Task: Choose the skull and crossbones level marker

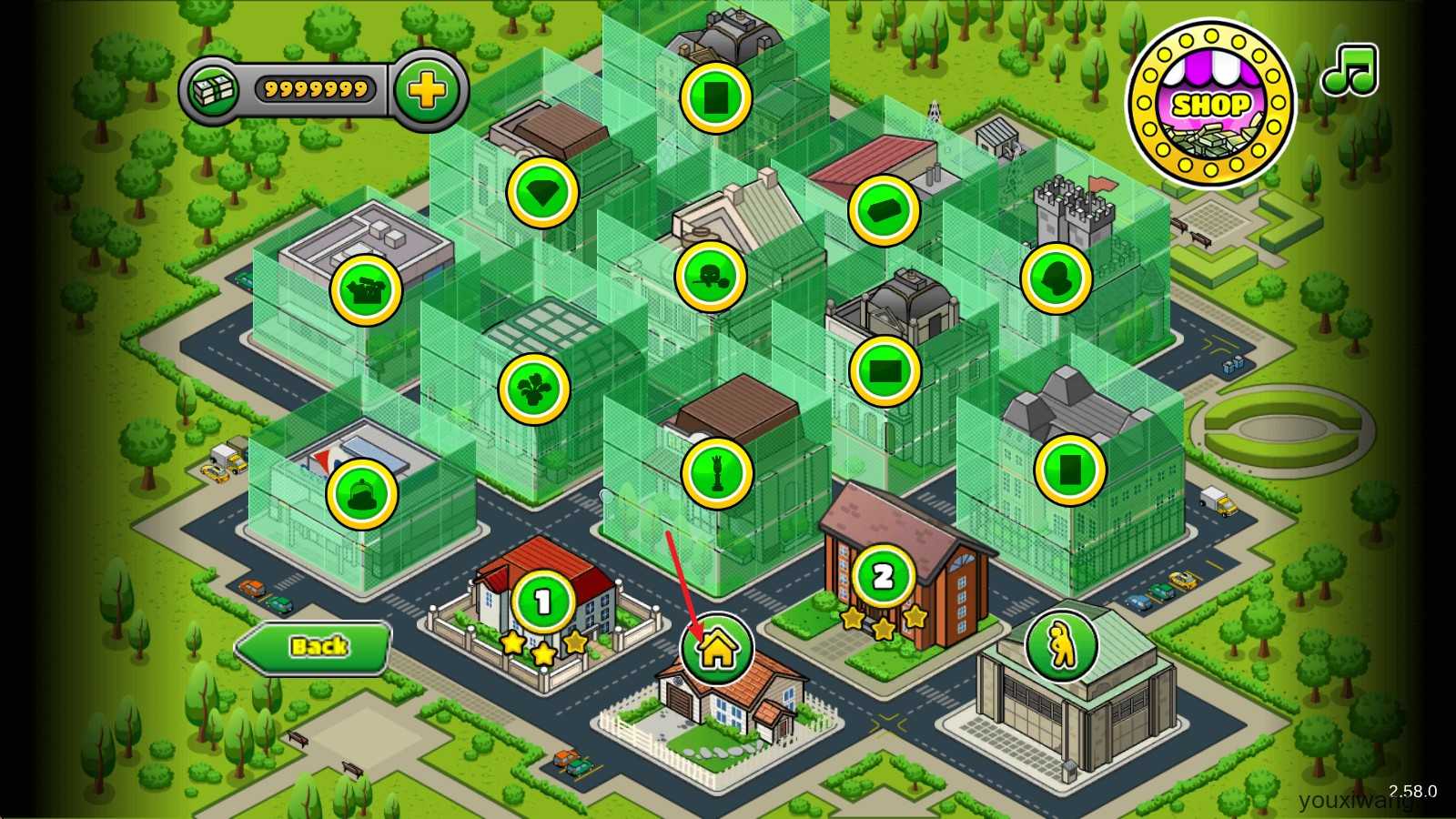Action: (711, 276)
